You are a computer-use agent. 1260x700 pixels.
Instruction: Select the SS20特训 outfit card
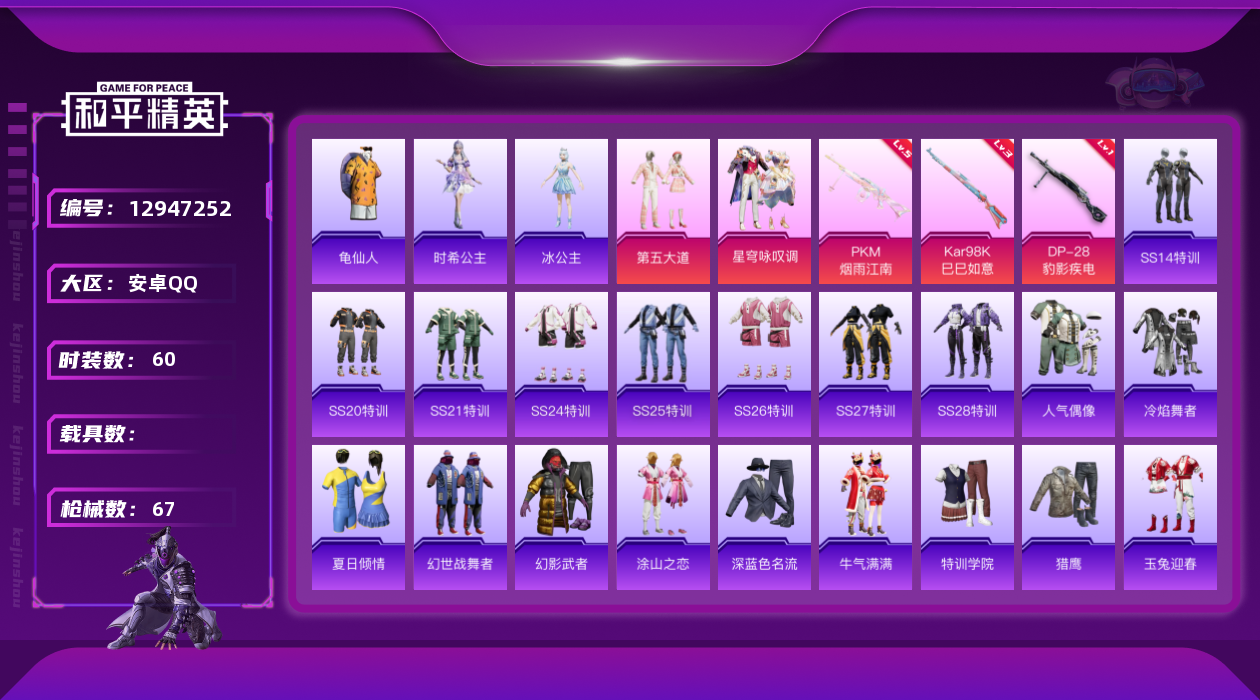click(x=358, y=364)
